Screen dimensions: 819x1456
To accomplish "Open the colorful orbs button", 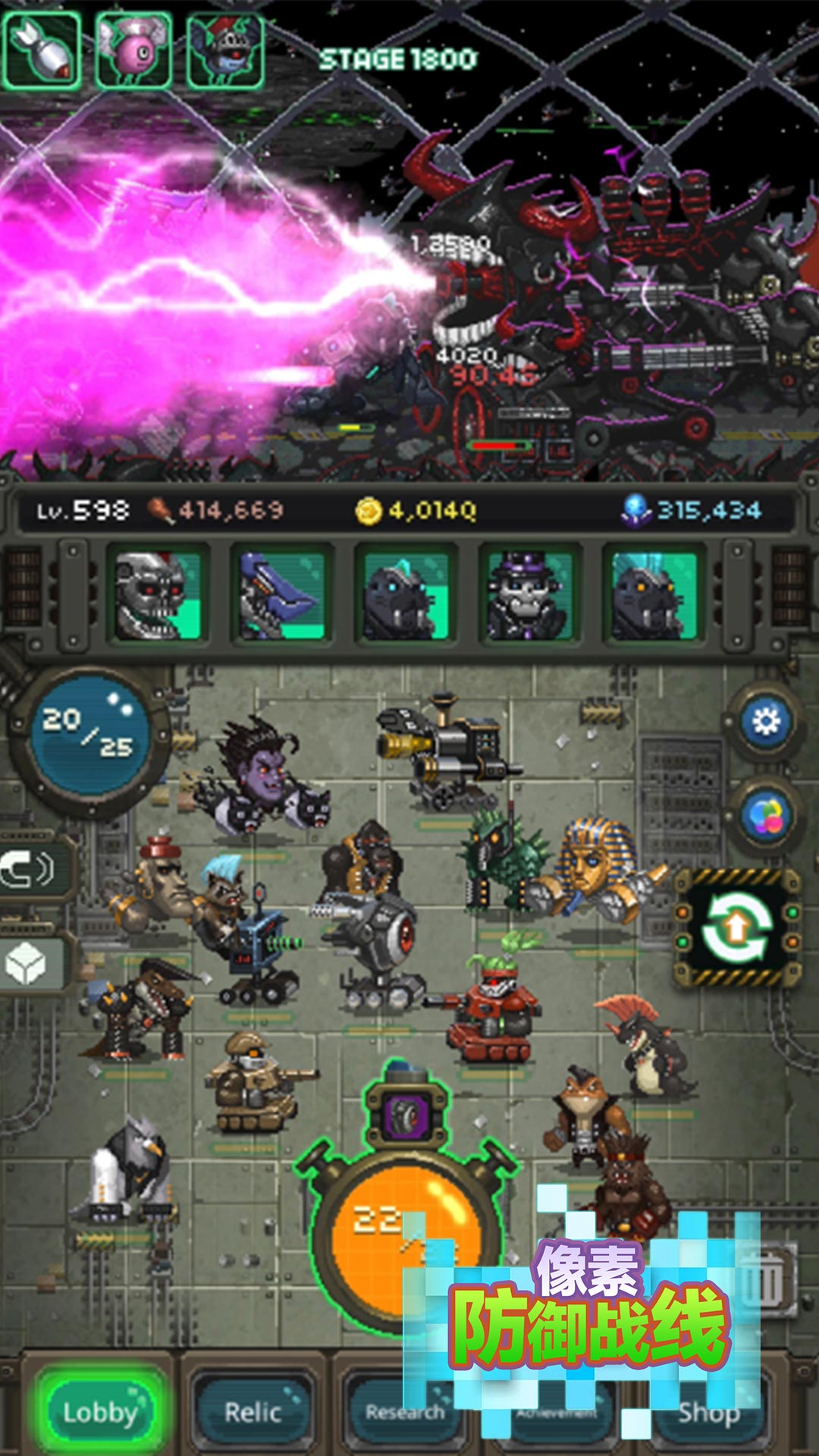I will (x=766, y=816).
